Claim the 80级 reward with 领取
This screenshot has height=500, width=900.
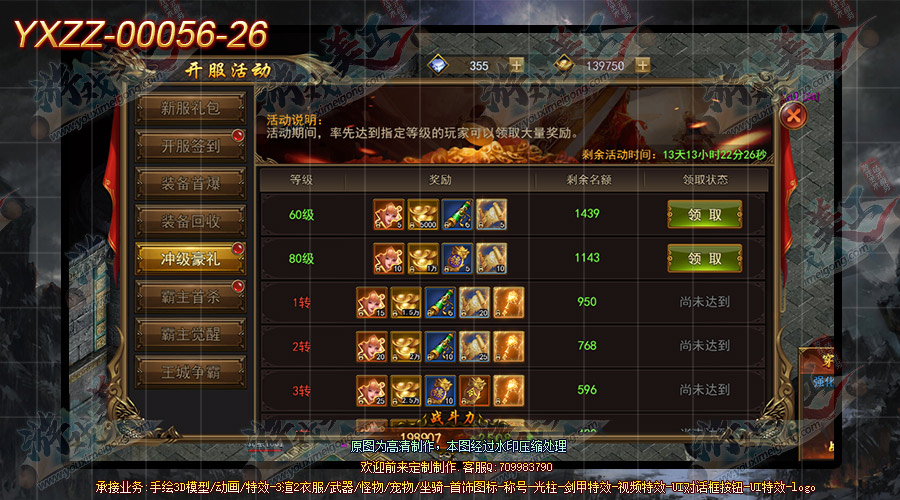(x=704, y=258)
